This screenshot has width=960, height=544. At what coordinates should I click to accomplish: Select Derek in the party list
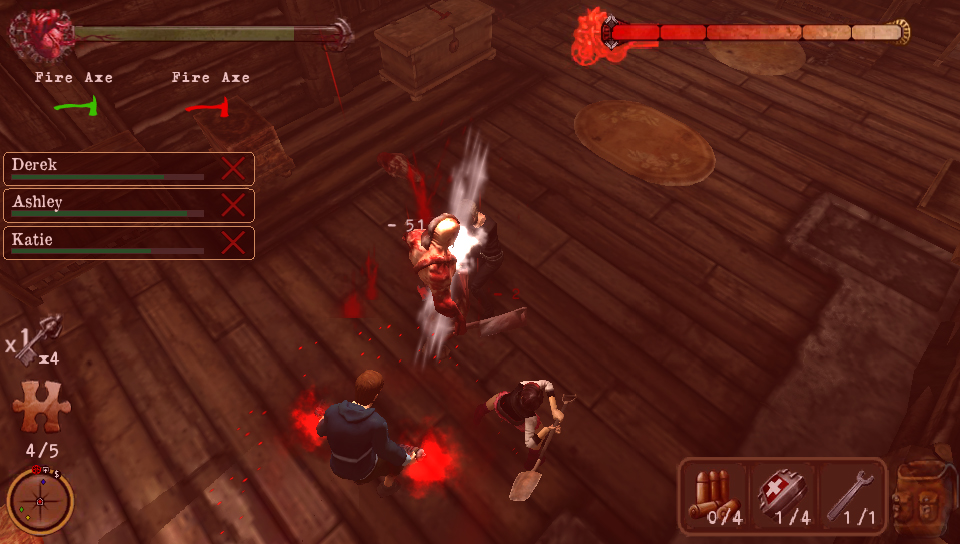(x=110, y=168)
